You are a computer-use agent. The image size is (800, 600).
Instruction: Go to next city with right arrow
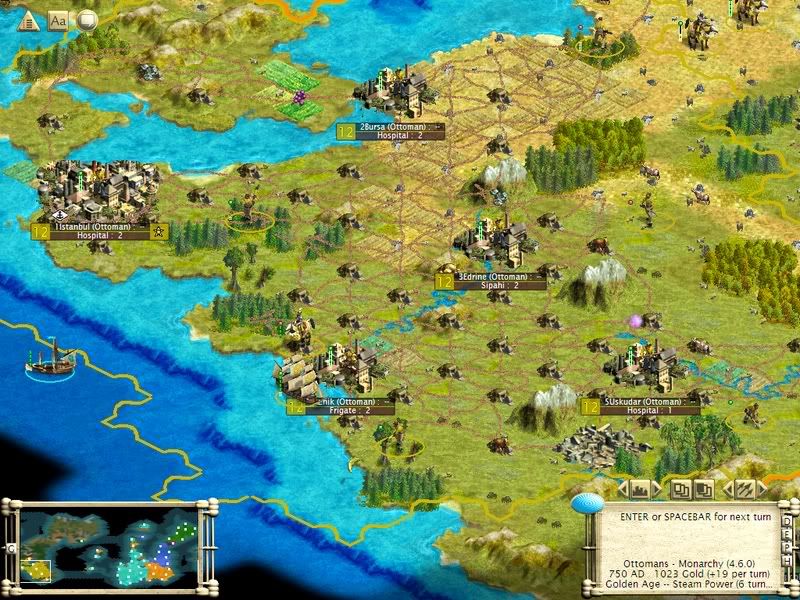pos(658,489)
